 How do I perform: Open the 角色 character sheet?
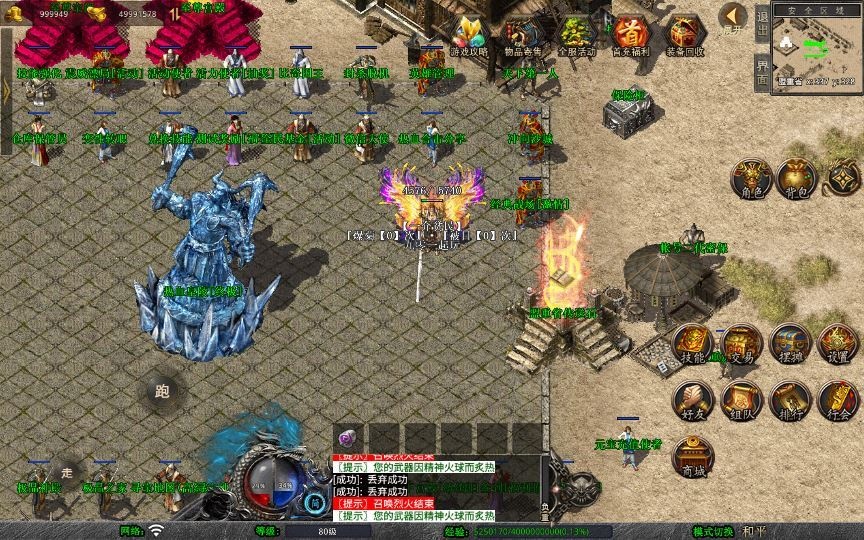tap(749, 178)
